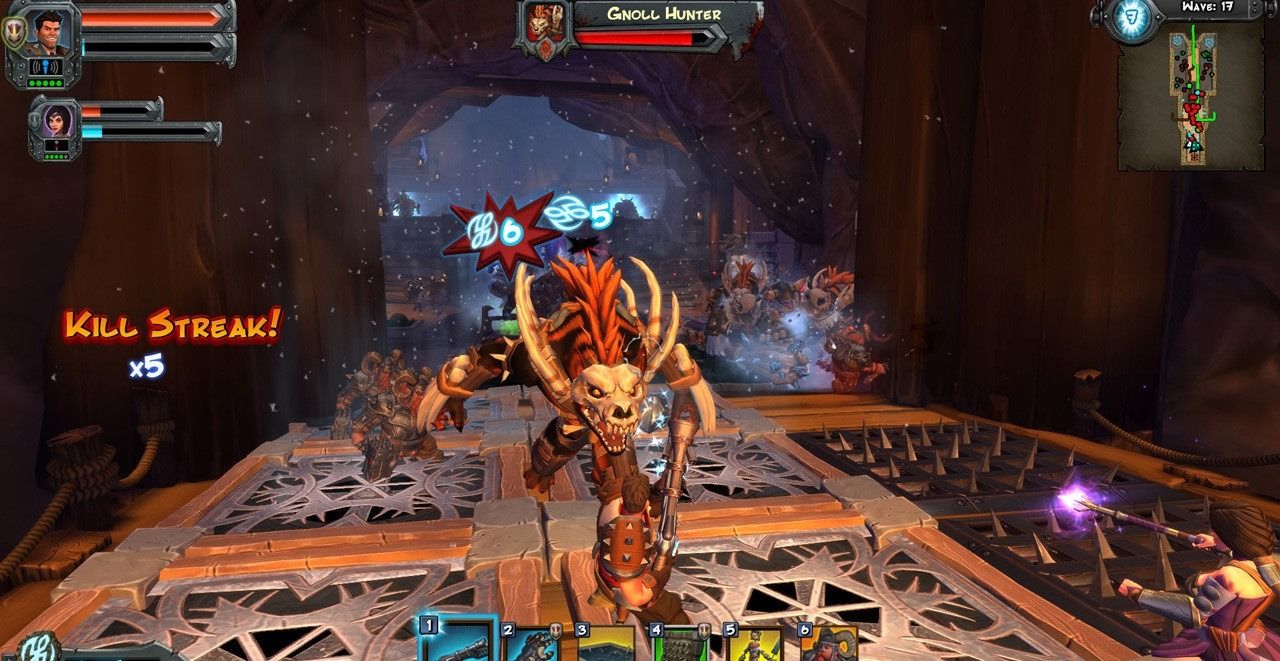The image size is (1280, 661).
Task: Select the blunderbuss weapon in slot 1
Action: coord(457,643)
